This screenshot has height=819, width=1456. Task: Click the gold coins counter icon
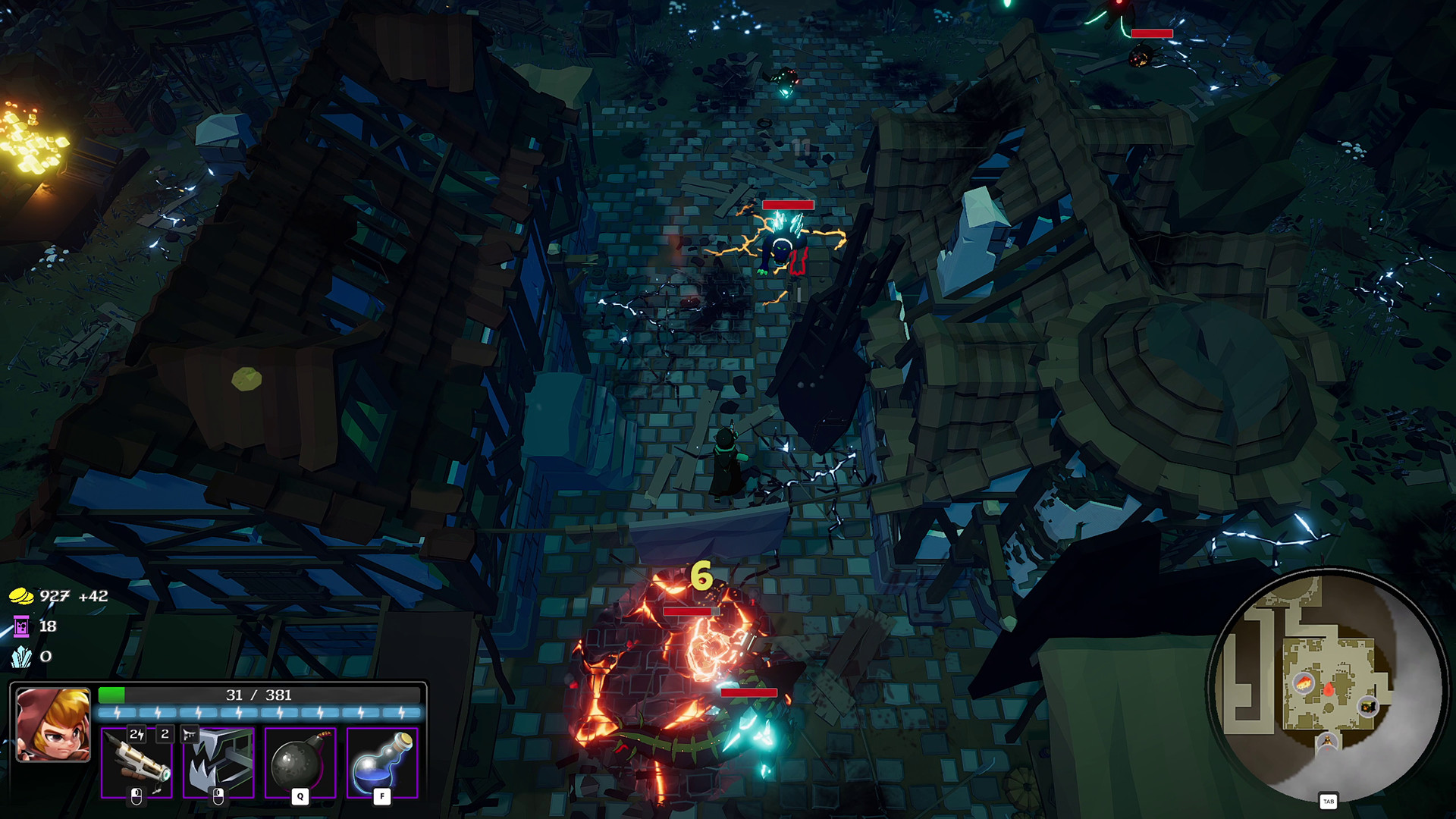pos(21,597)
